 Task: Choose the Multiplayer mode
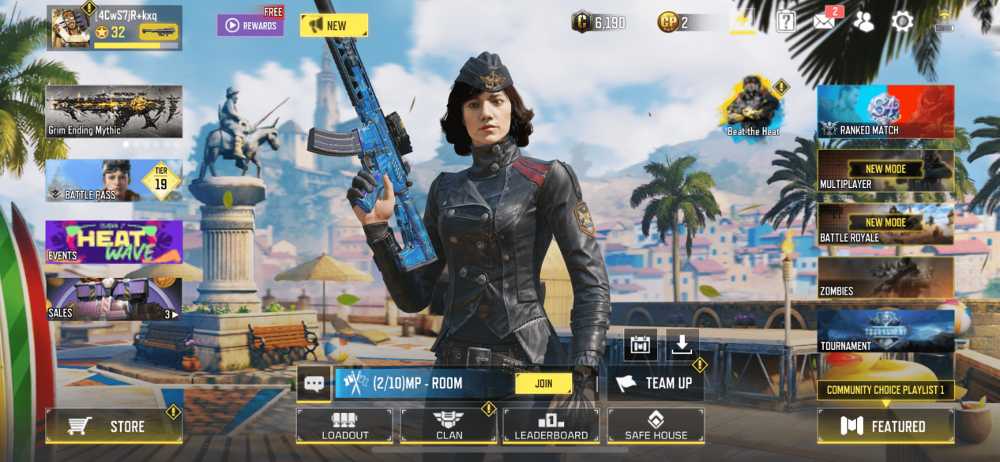pyautogui.click(x=885, y=170)
